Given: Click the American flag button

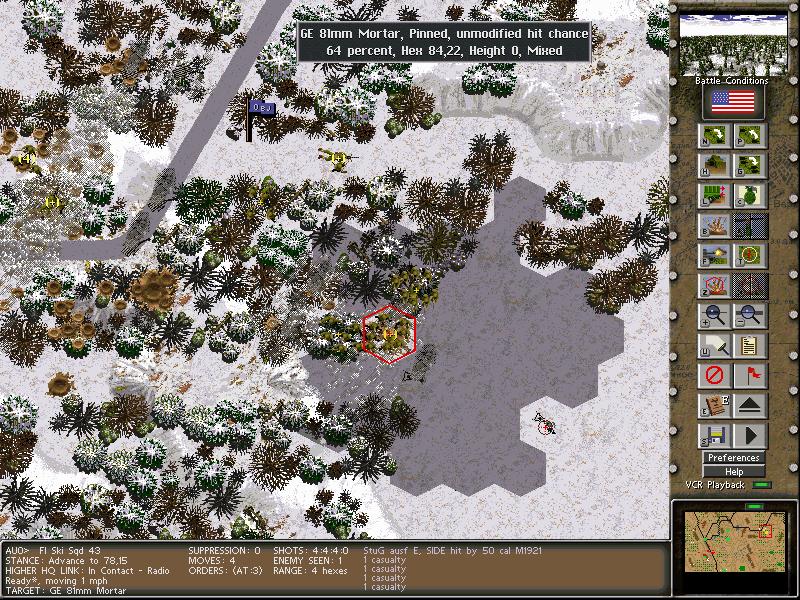Looking at the screenshot, I should [733, 102].
